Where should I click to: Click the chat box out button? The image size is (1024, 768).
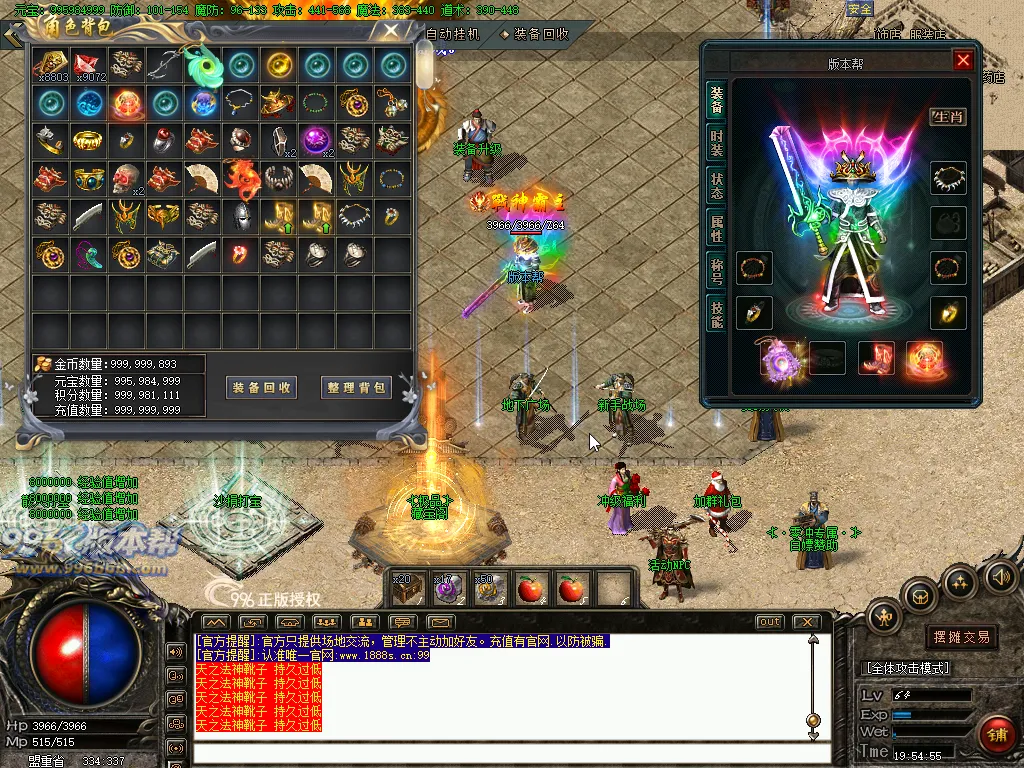(x=769, y=622)
